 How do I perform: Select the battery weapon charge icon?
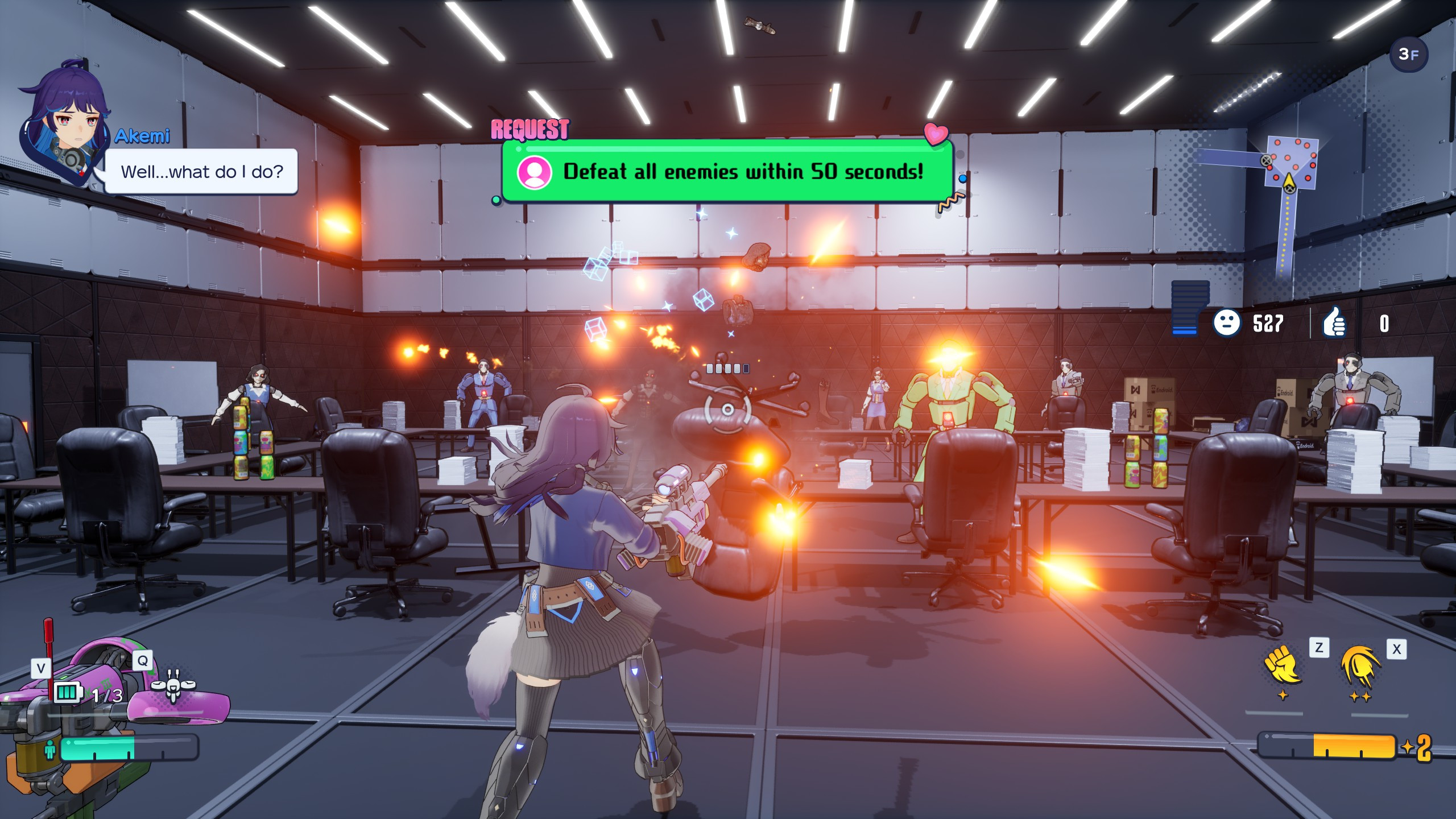(67, 693)
